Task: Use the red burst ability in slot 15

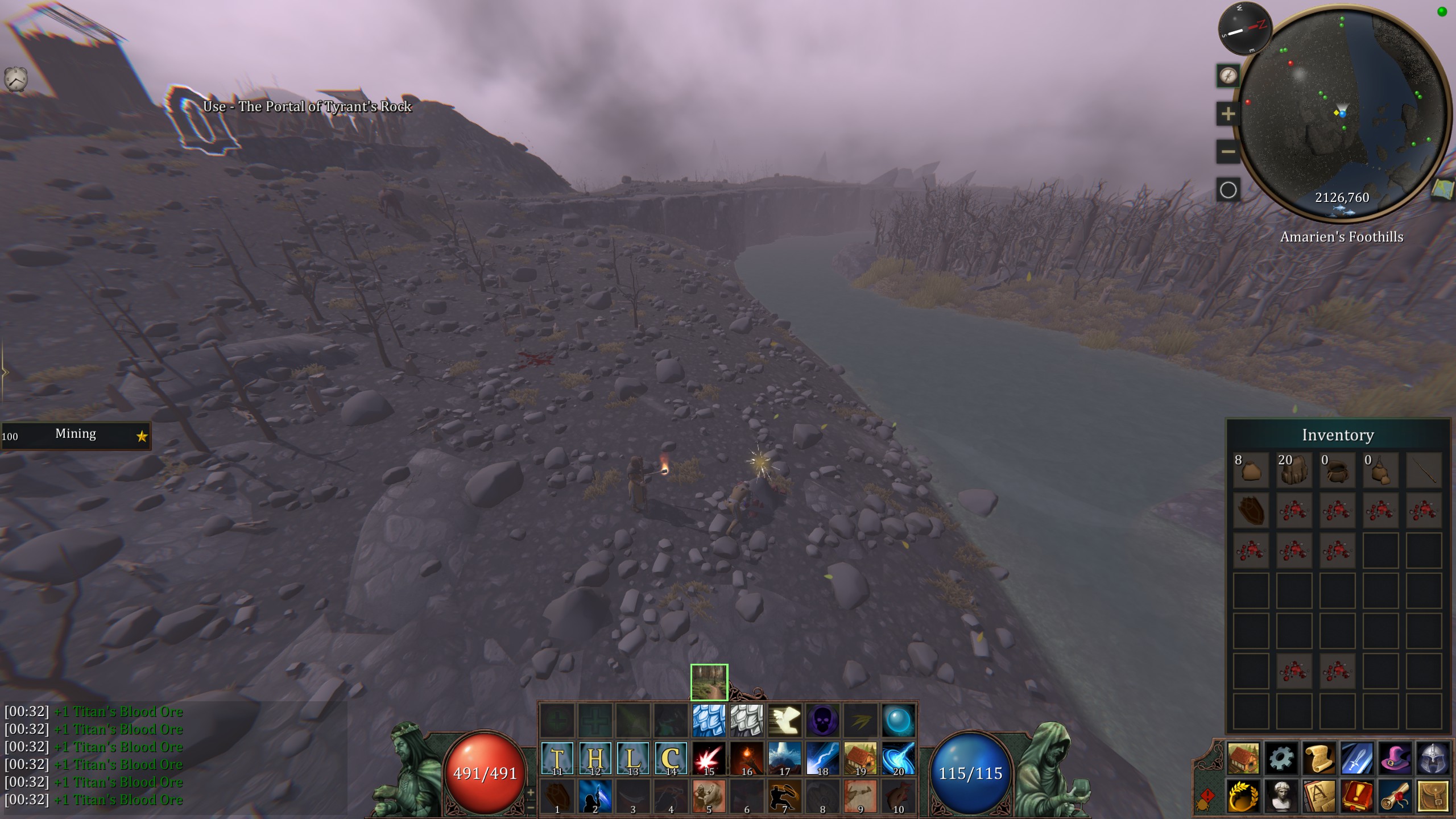Action: [709, 758]
